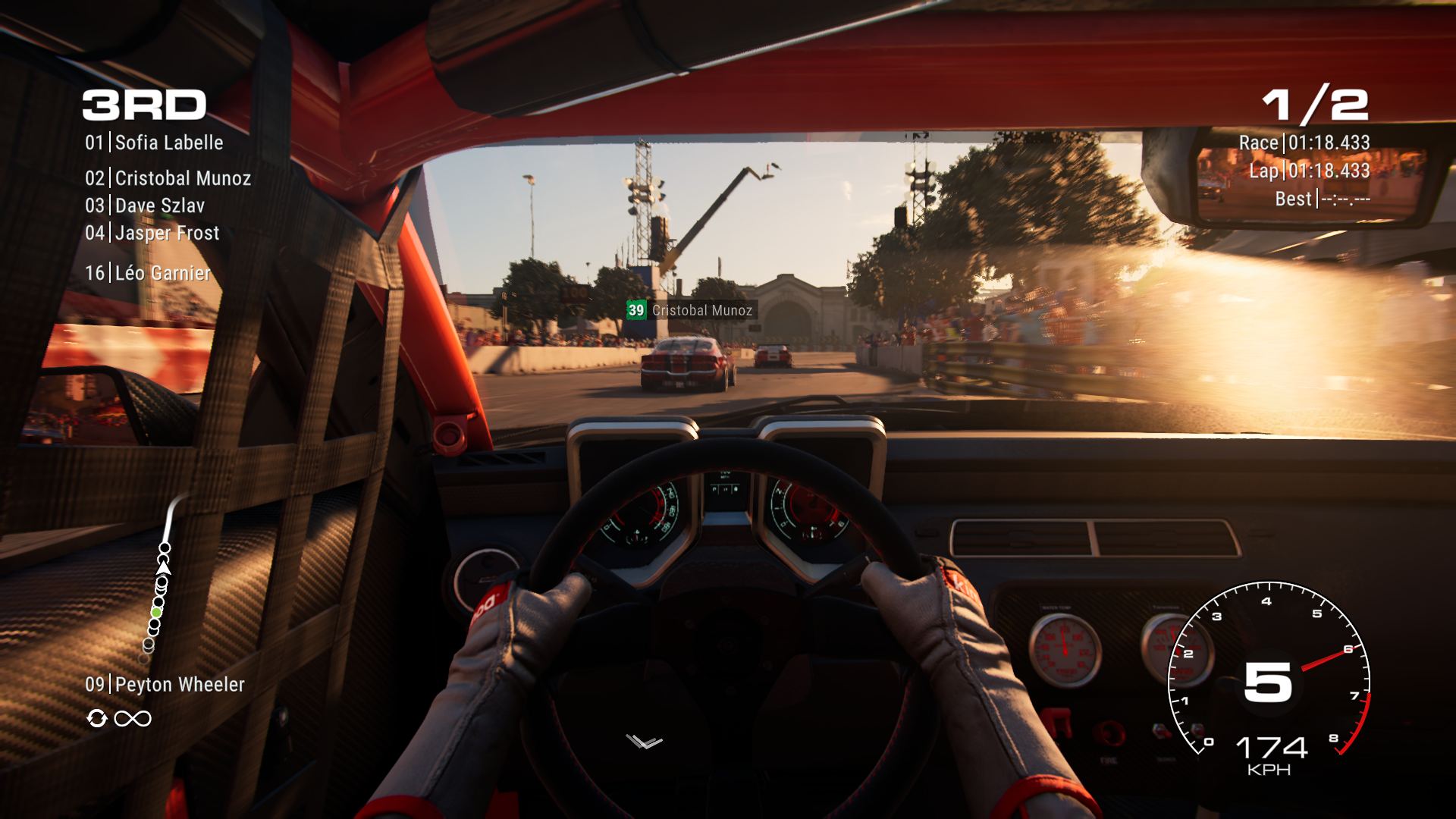Select Léo Garnier's row in the standings
This screenshot has height=819, width=1456.
[149, 273]
